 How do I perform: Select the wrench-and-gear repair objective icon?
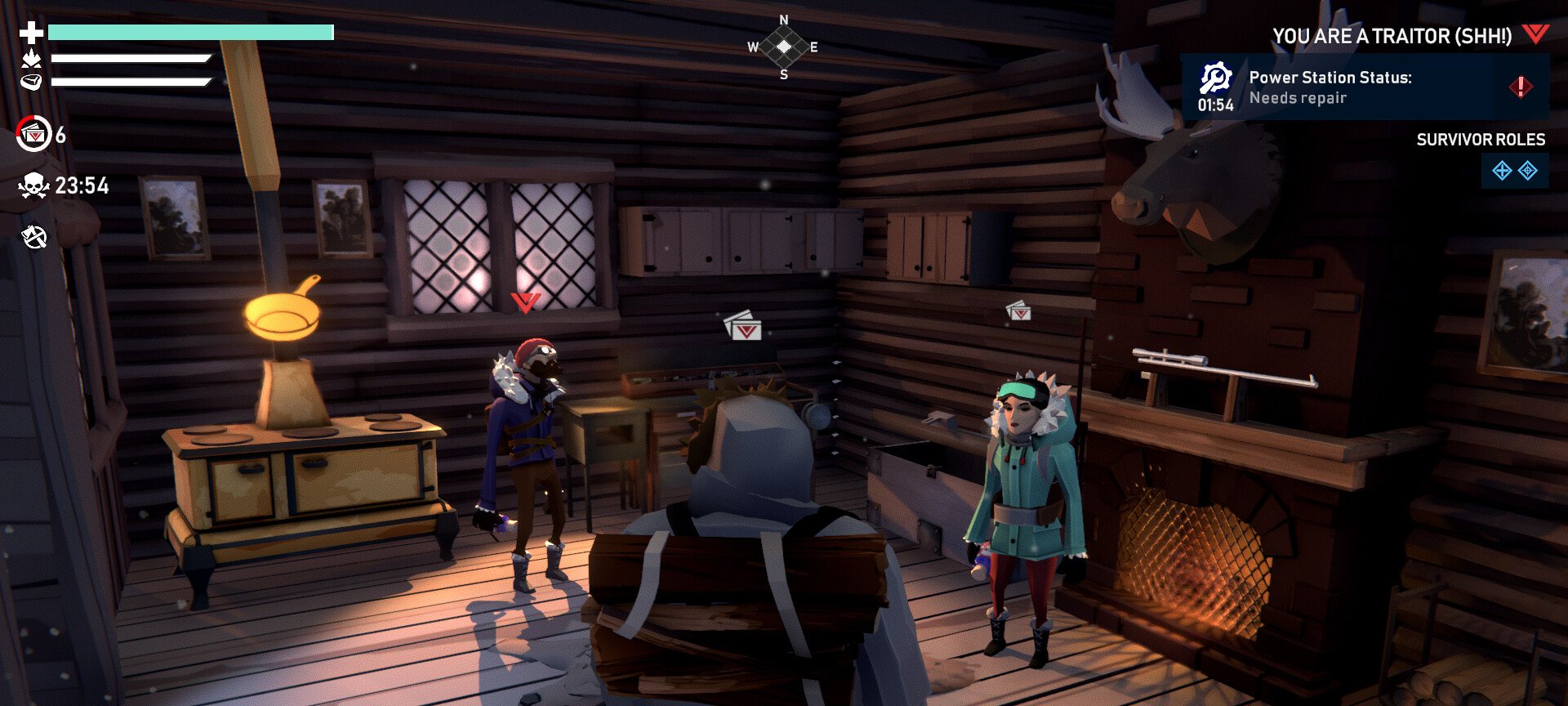(1215, 78)
